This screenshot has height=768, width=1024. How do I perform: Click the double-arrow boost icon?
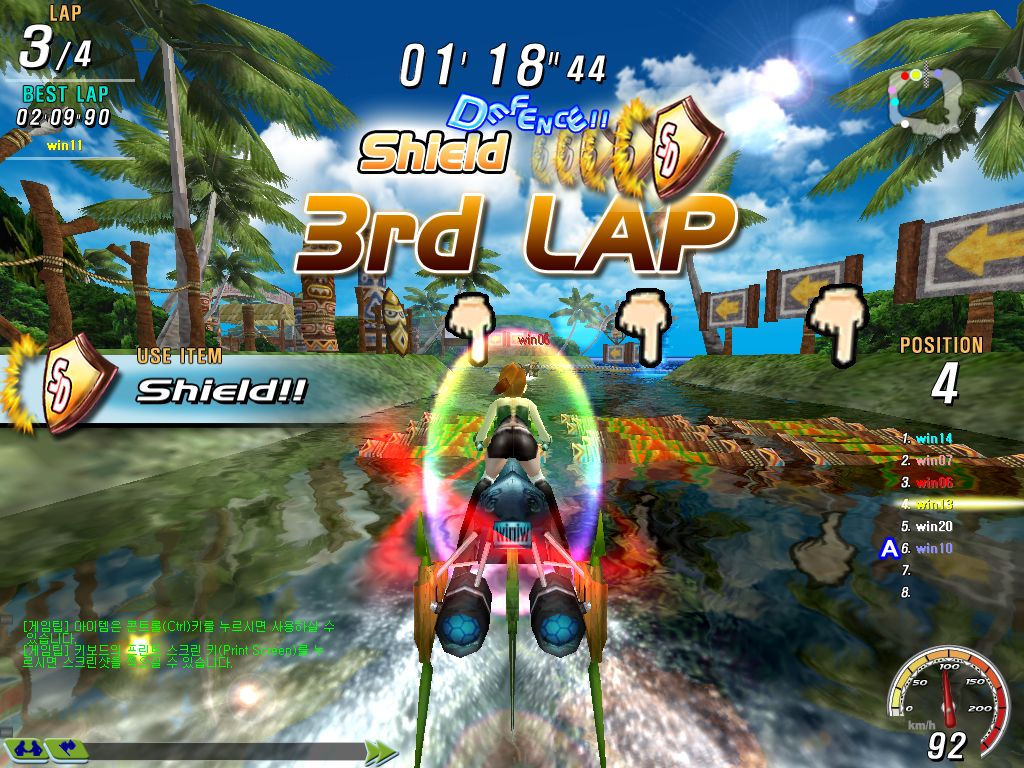pos(380,751)
